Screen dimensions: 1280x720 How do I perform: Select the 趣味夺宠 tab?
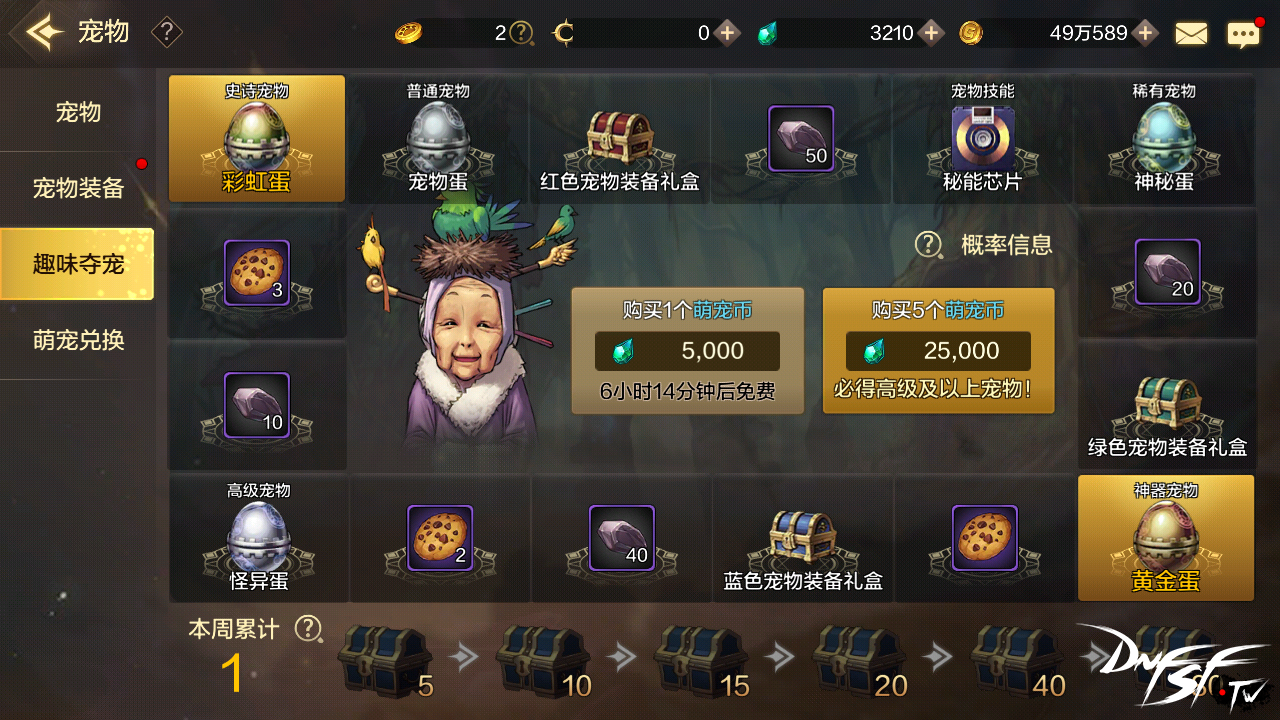[78, 264]
